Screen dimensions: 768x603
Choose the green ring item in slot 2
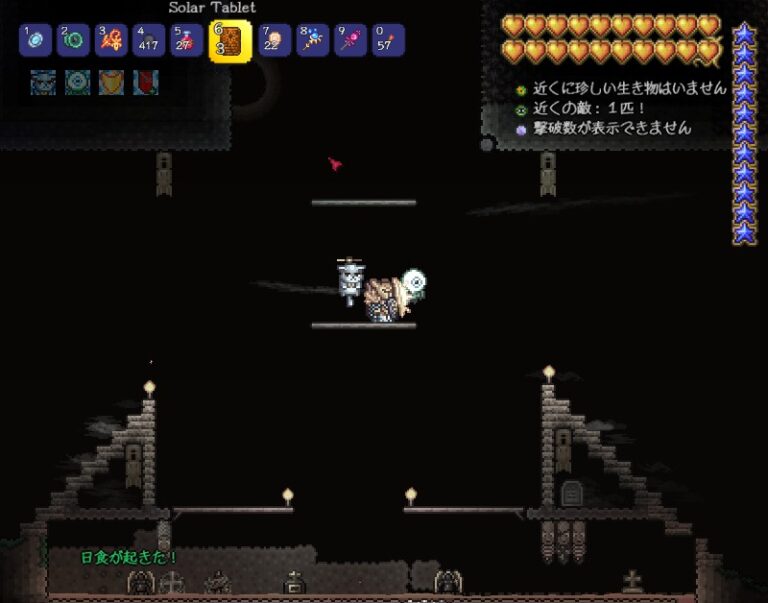tap(73, 41)
